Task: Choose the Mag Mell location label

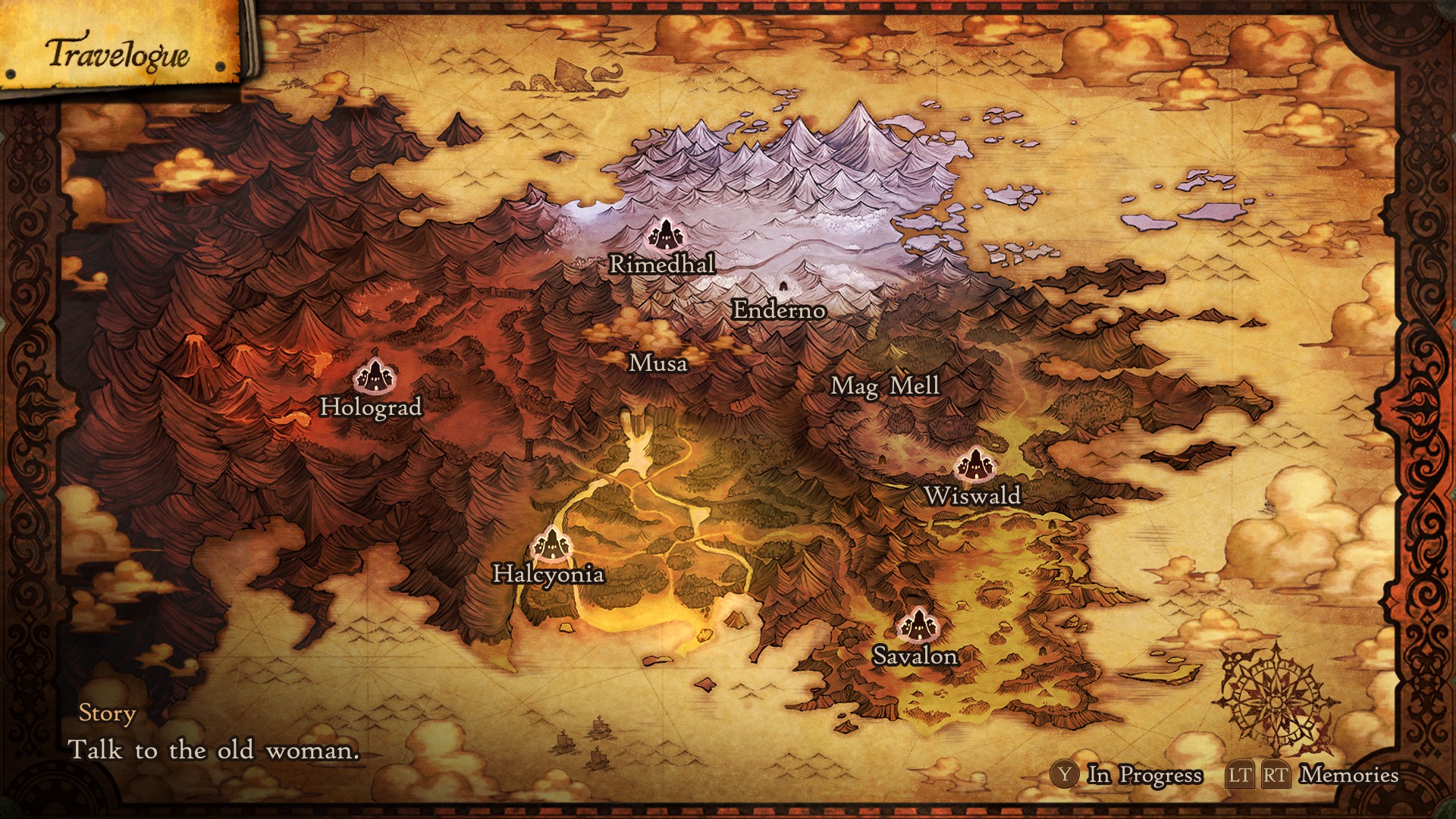Action: pyautogui.click(x=885, y=386)
